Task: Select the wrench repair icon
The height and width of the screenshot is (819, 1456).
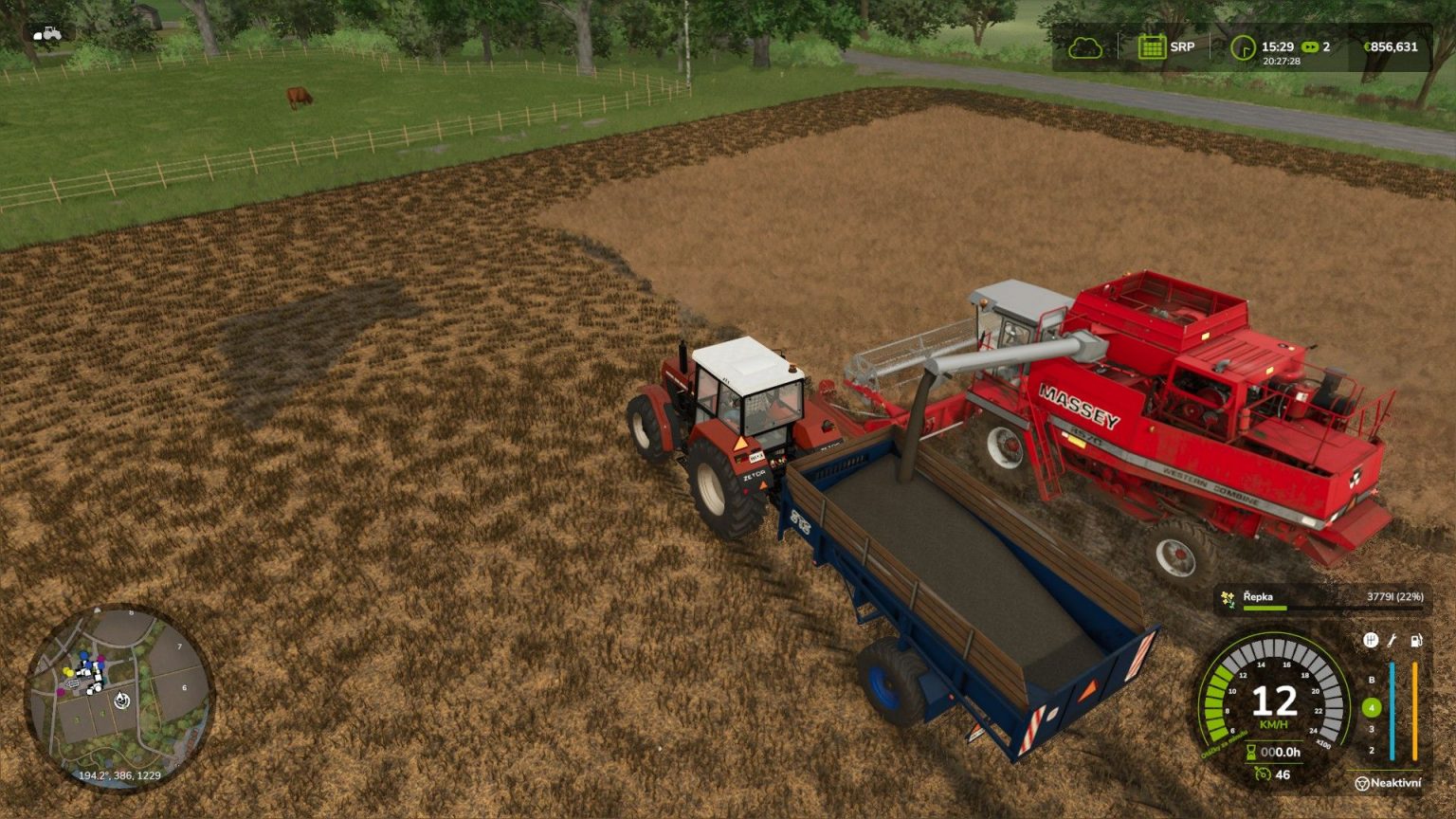Action: click(1392, 640)
